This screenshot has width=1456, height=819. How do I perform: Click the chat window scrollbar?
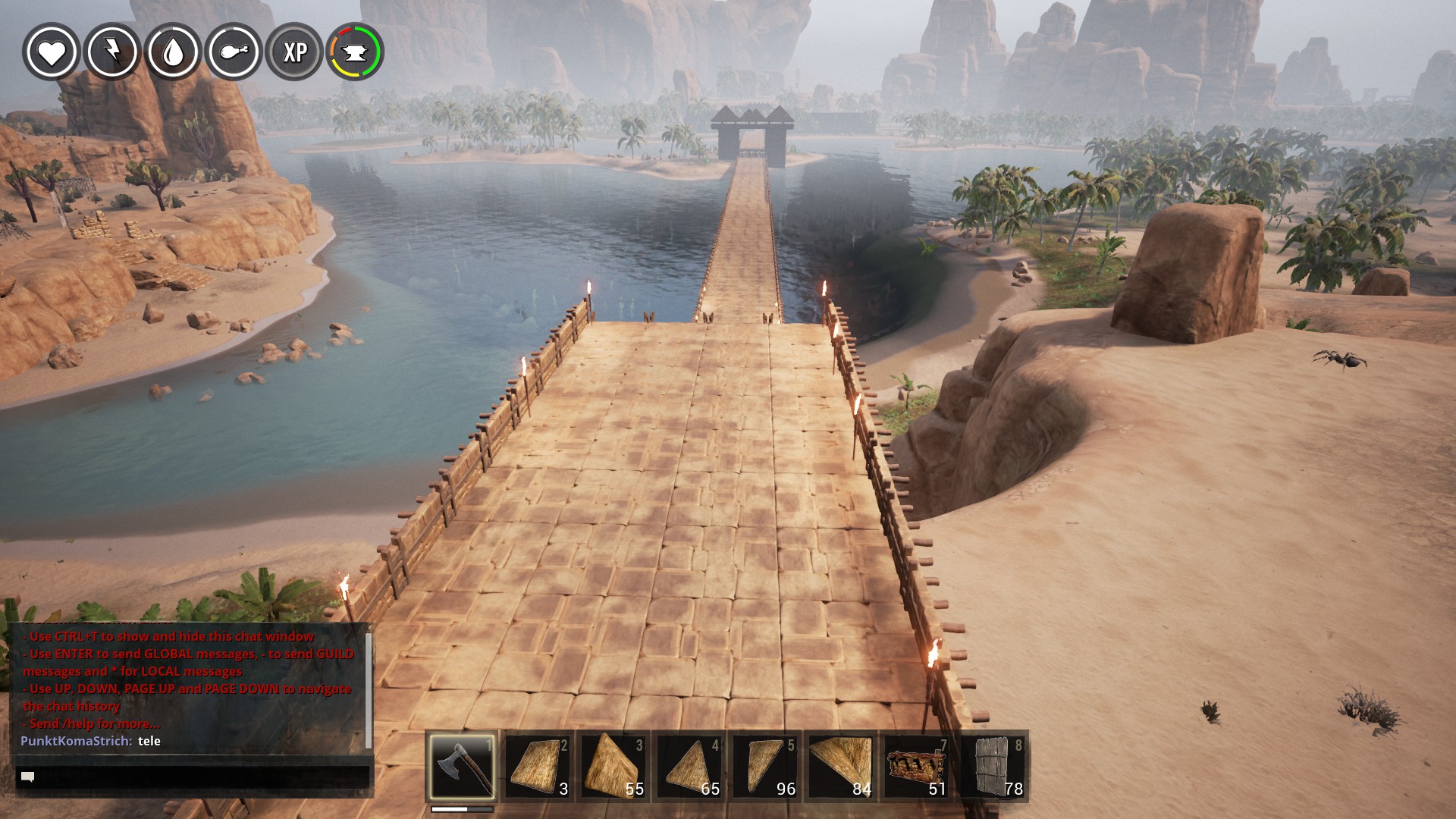pos(369,690)
